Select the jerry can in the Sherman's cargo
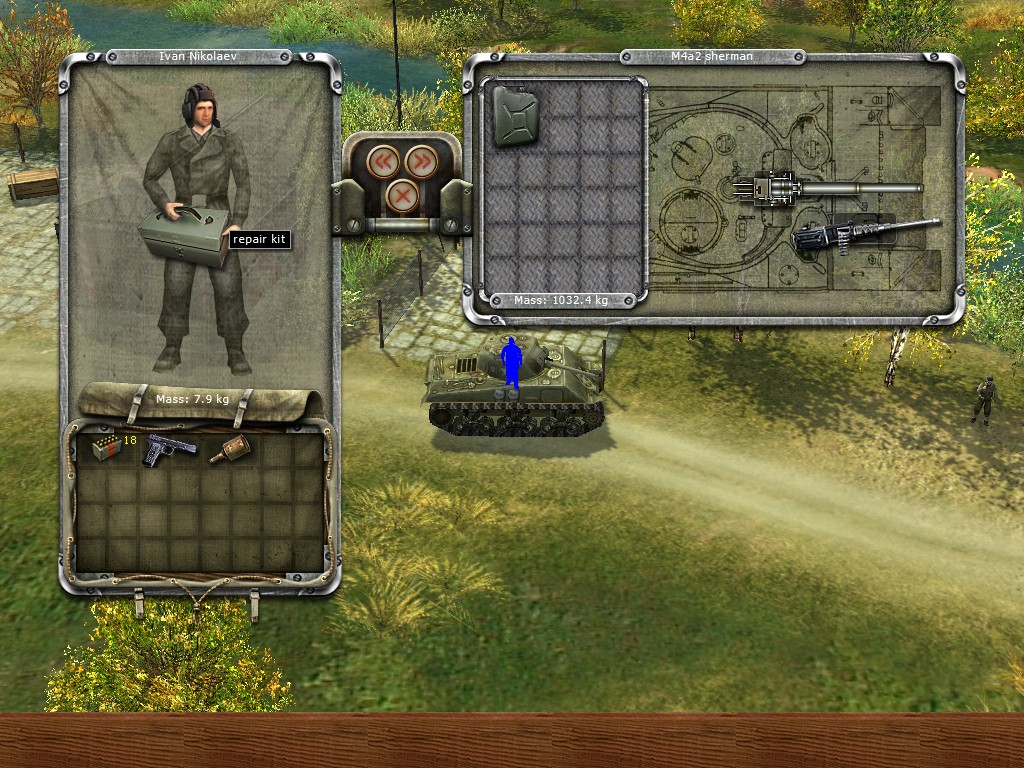 coord(515,115)
